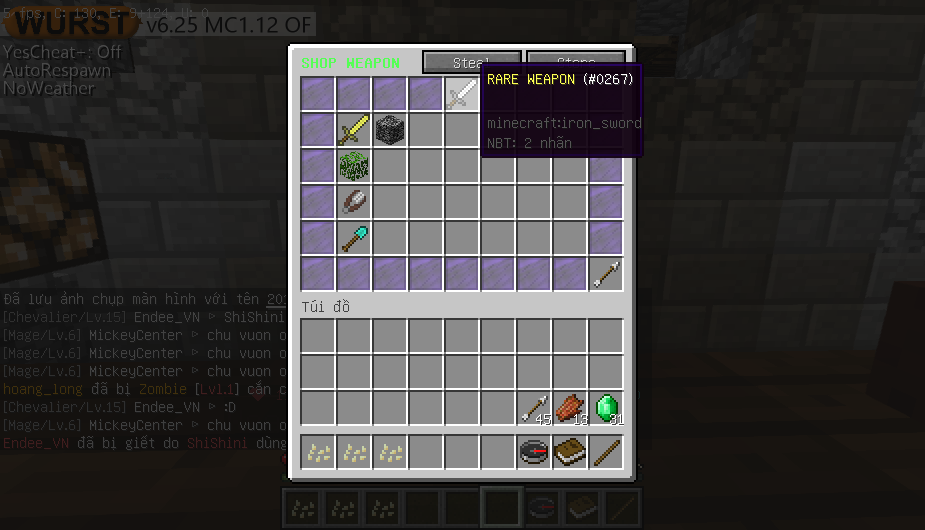Pick the diamond shovel in the shop

tap(353, 238)
